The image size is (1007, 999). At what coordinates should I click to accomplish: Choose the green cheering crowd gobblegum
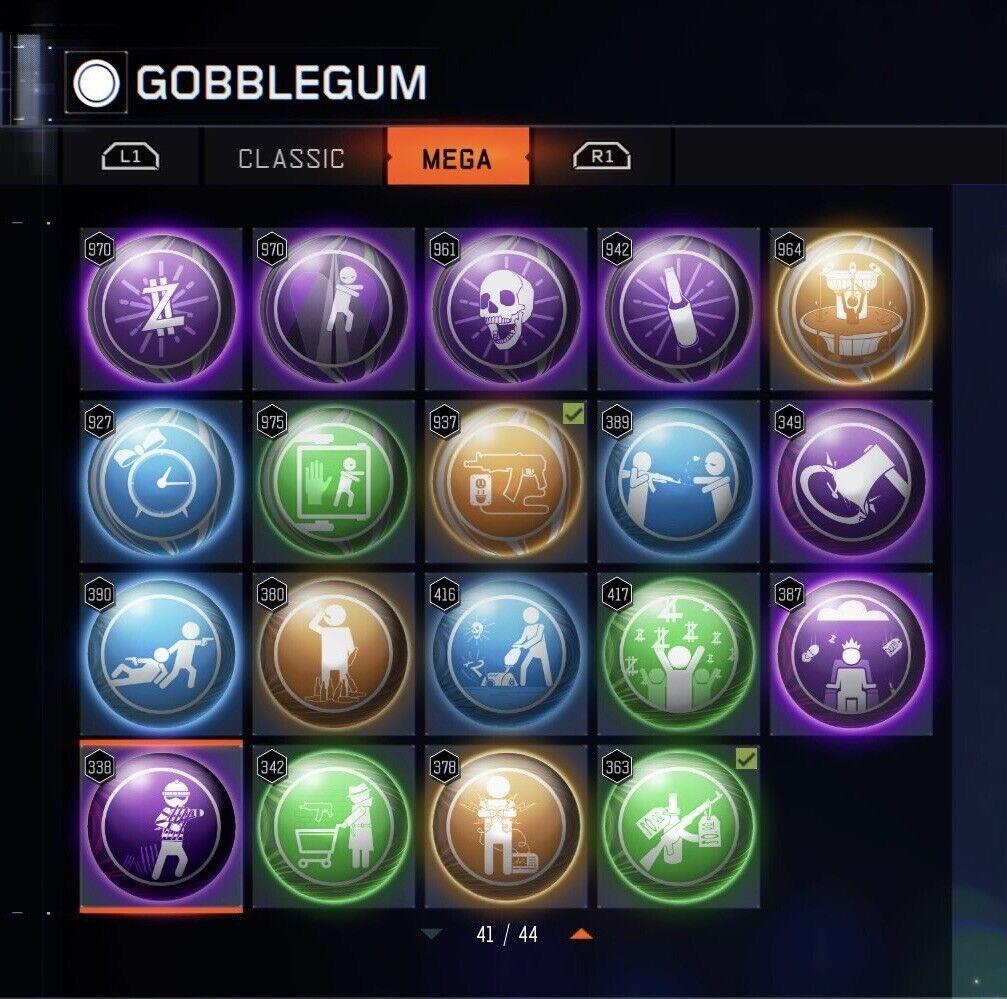point(678,653)
